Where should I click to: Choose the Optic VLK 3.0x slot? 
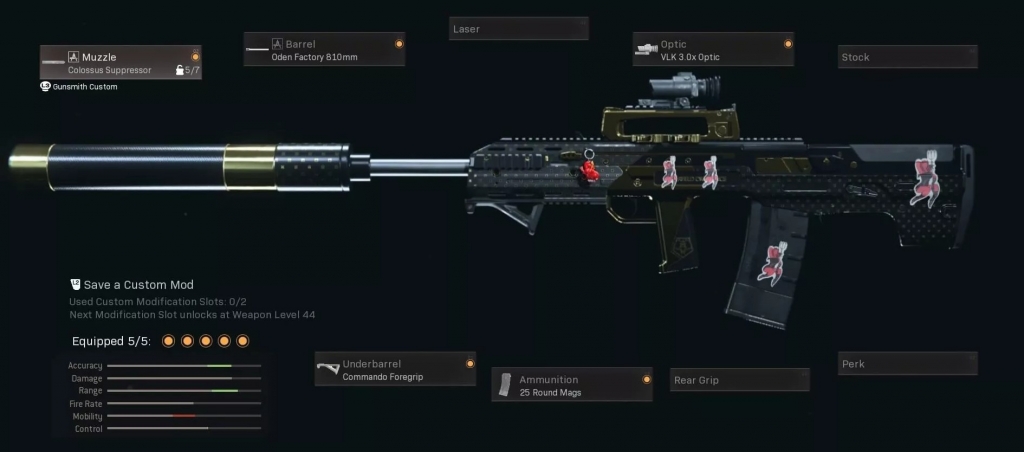pyautogui.click(x=714, y=50)
